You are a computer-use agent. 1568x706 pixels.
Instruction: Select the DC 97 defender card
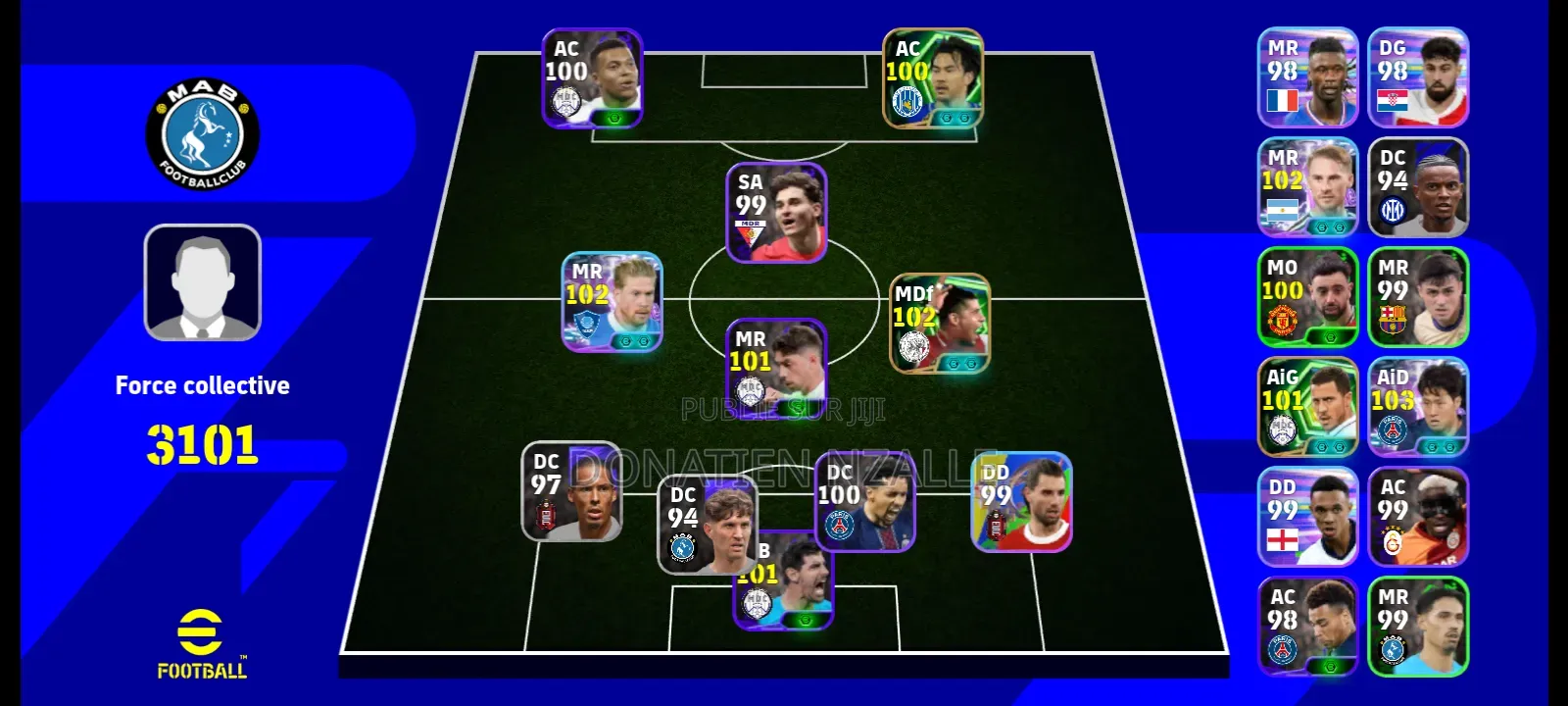[x=570, y=491]
